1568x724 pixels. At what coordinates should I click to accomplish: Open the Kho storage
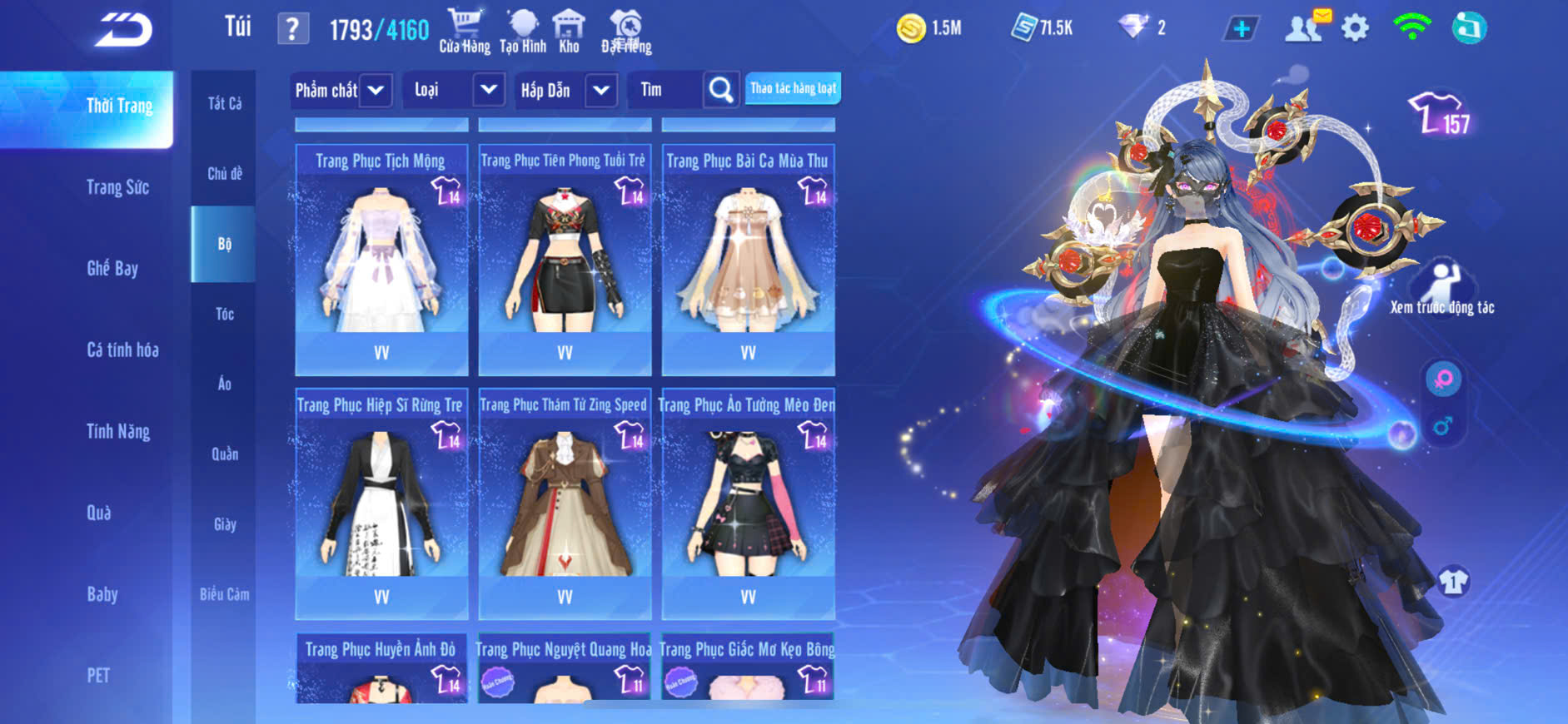[x=569, y=31]
